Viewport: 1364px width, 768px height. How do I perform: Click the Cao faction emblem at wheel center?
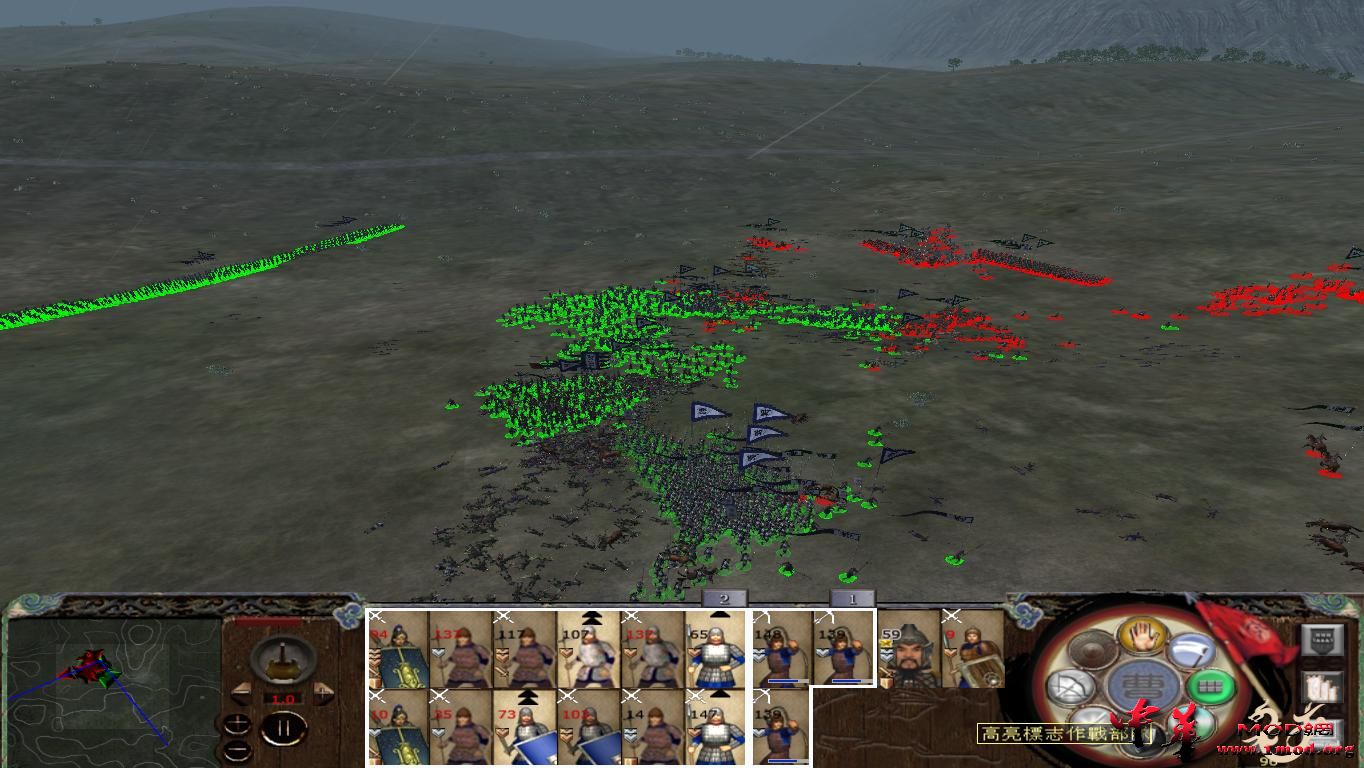(x=1142, y=685)
